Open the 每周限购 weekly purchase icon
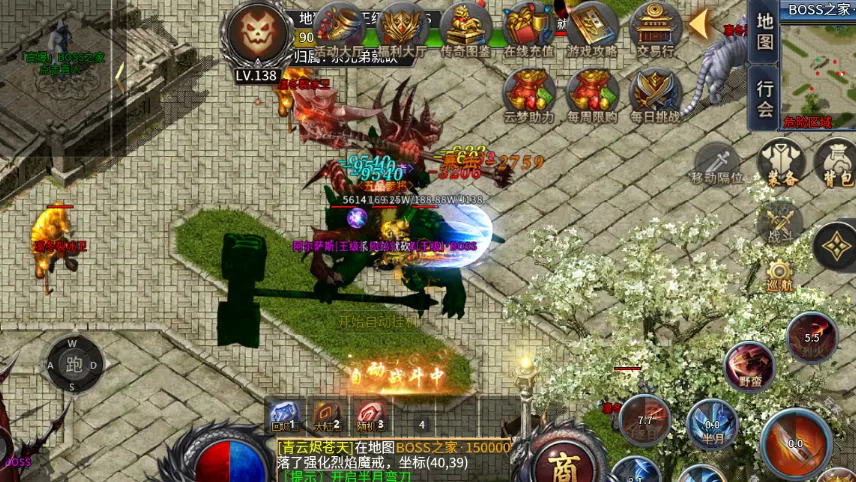The width and height of the screenshot is (856, 482). (x=592, y=92)
